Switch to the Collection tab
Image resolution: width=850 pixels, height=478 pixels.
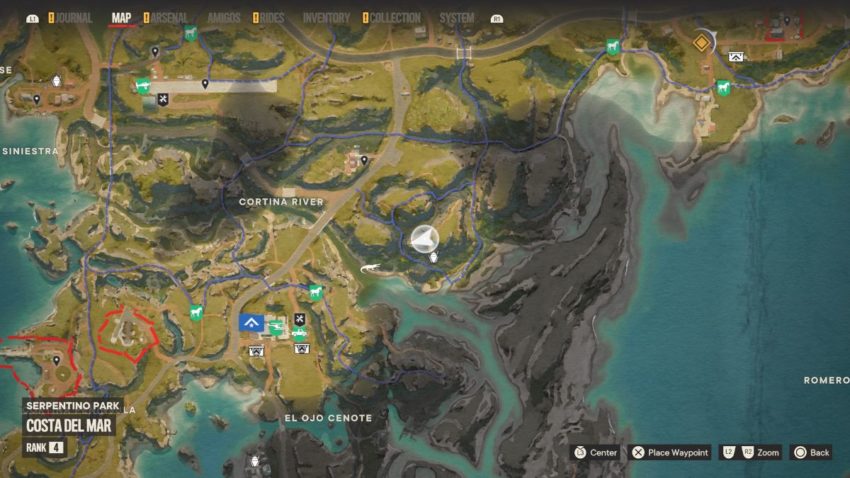click(x=394, y=18)
